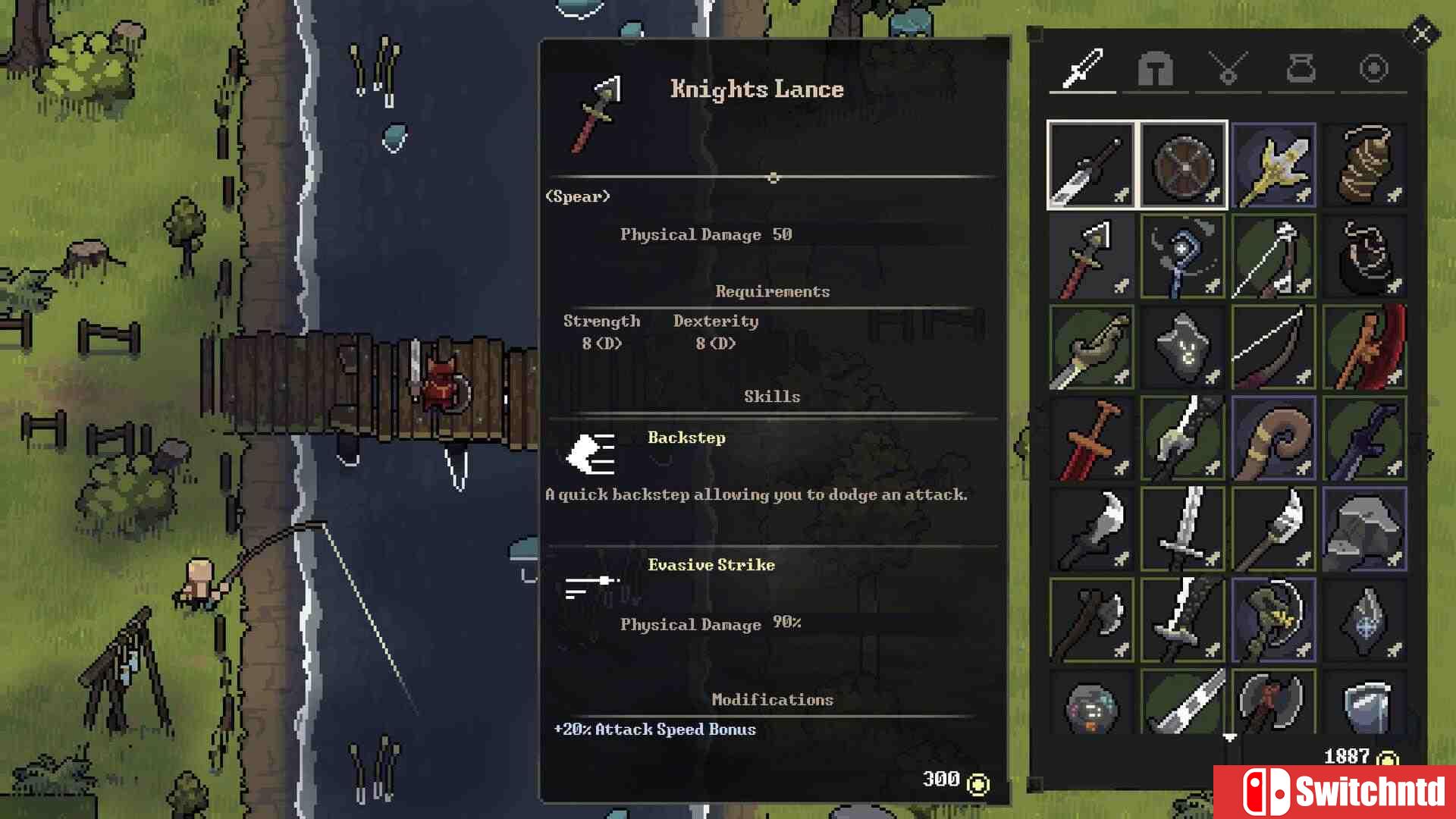Switch to the weapons sword tab
The image size is (1456, 819).
tap(1082, 69)
